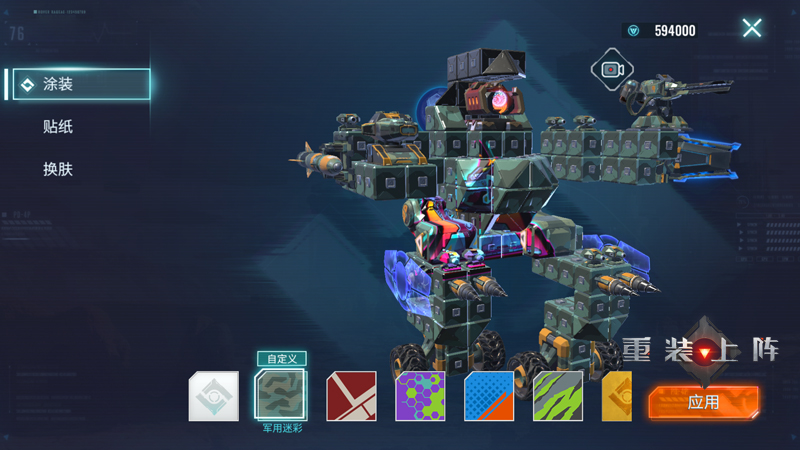800x450 pixels.
Task: Pick the green claw-scratch grey paint
Action: click(x=558, y=396)
